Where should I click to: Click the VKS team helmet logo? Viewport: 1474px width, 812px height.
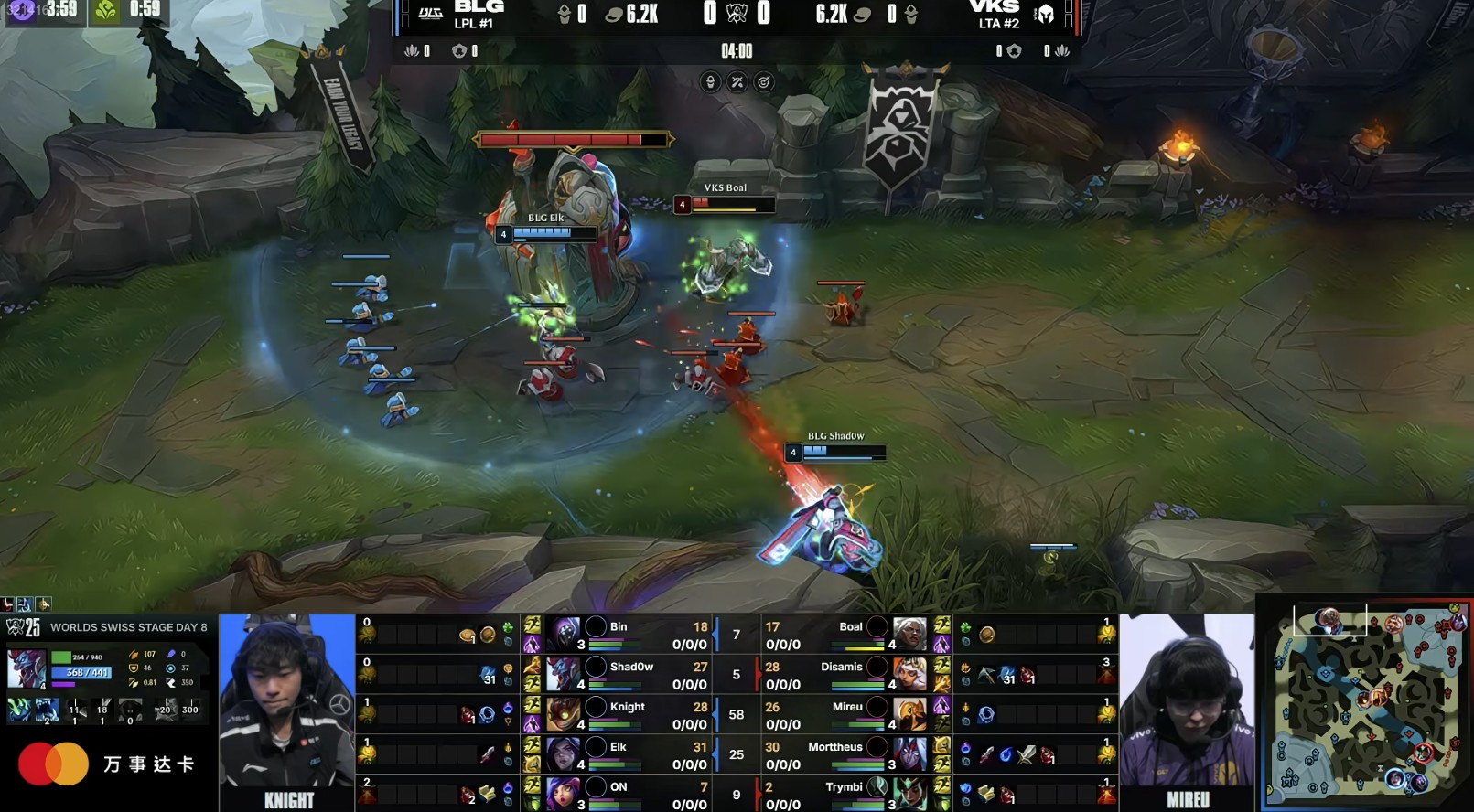click(1044, 14)
